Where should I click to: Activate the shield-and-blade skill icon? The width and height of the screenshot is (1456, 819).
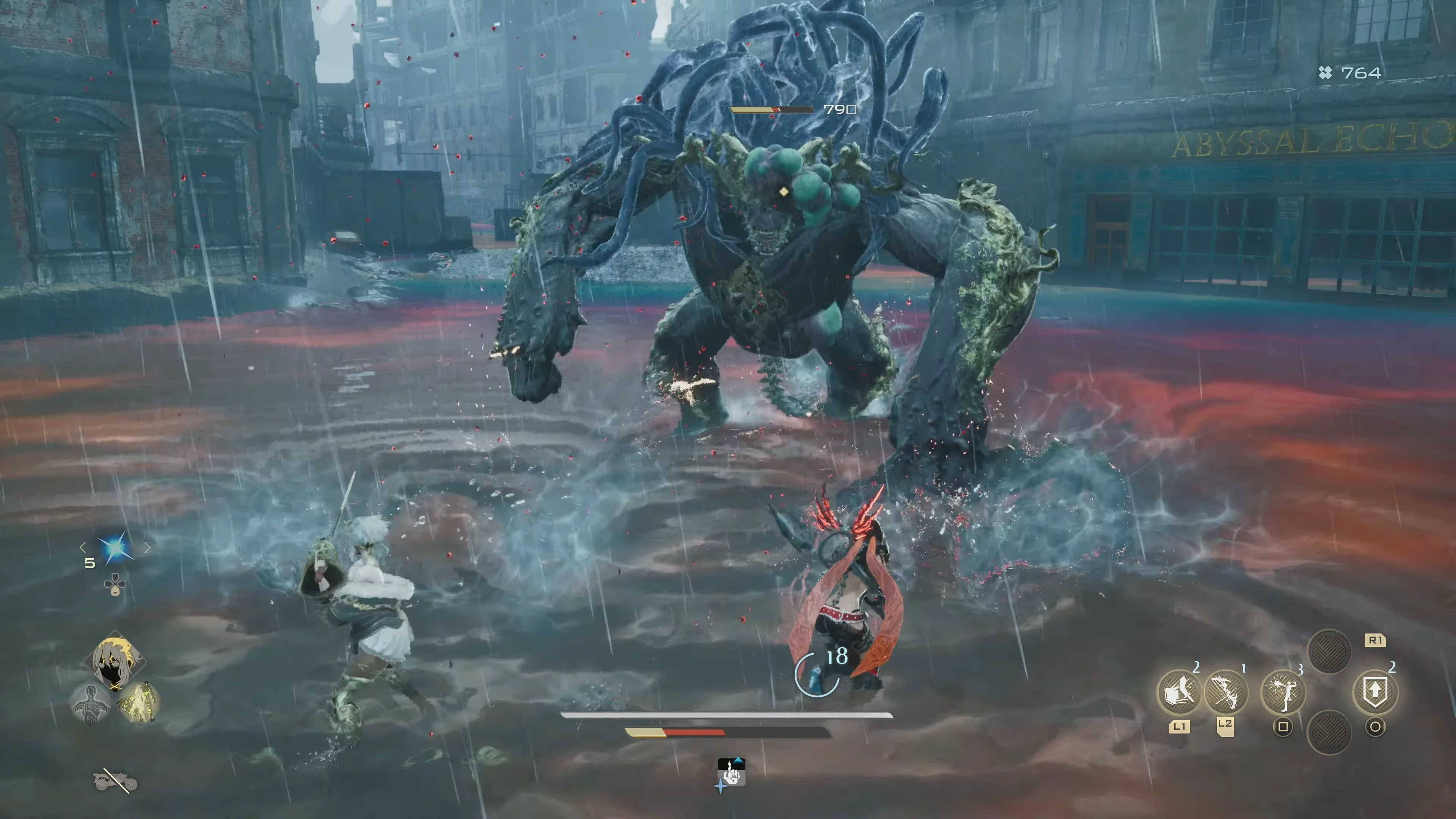(x=1178, y=691)
